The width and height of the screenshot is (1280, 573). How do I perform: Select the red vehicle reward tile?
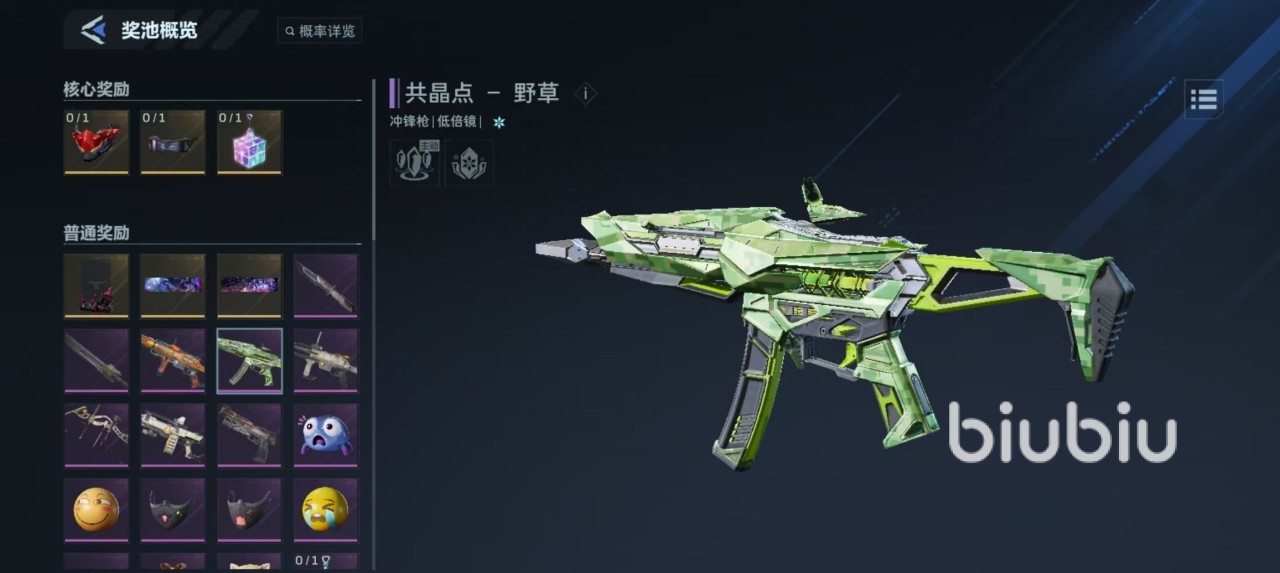96,285
